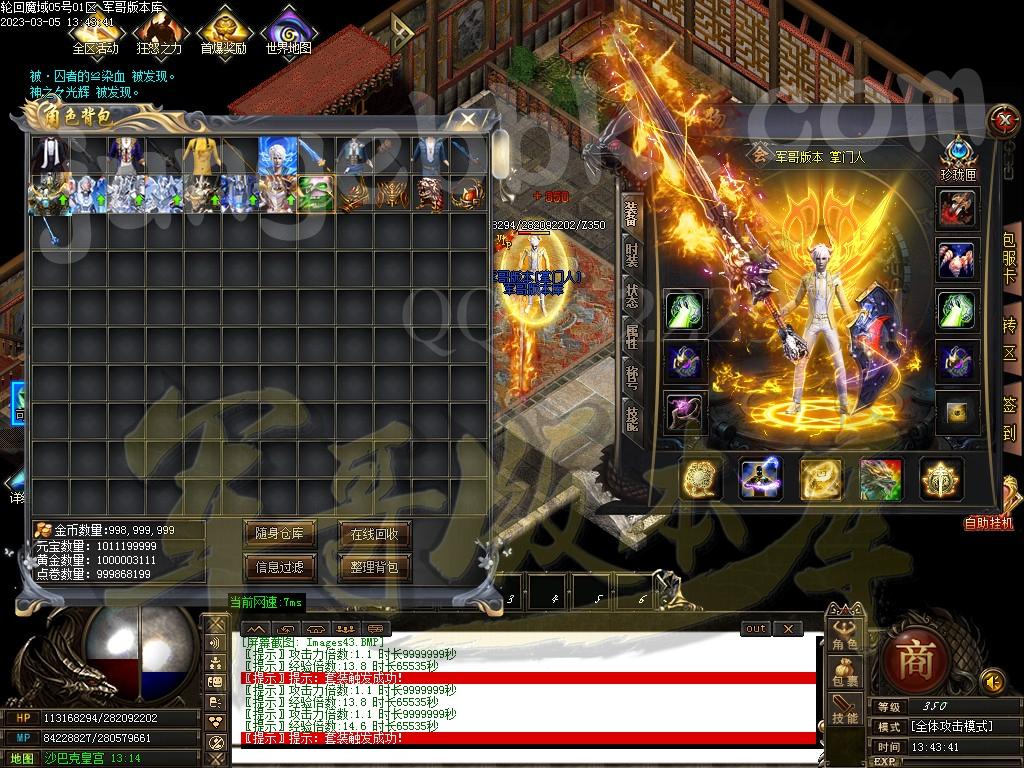Viewport: 1024px width, 768px height.
Task: Click the 签到 daily sign-in tab
Action: (1010, 420)
